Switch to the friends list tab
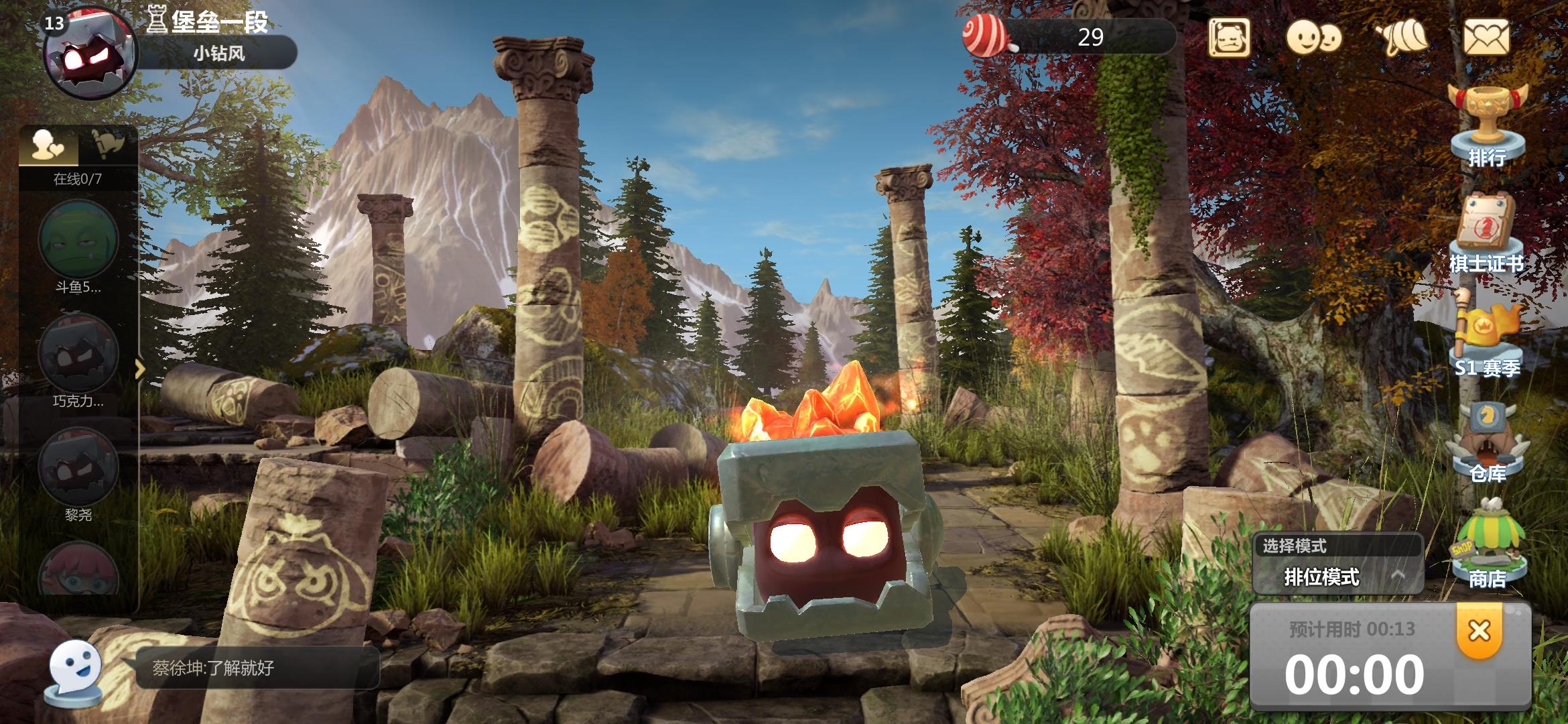 click(49, 144)
